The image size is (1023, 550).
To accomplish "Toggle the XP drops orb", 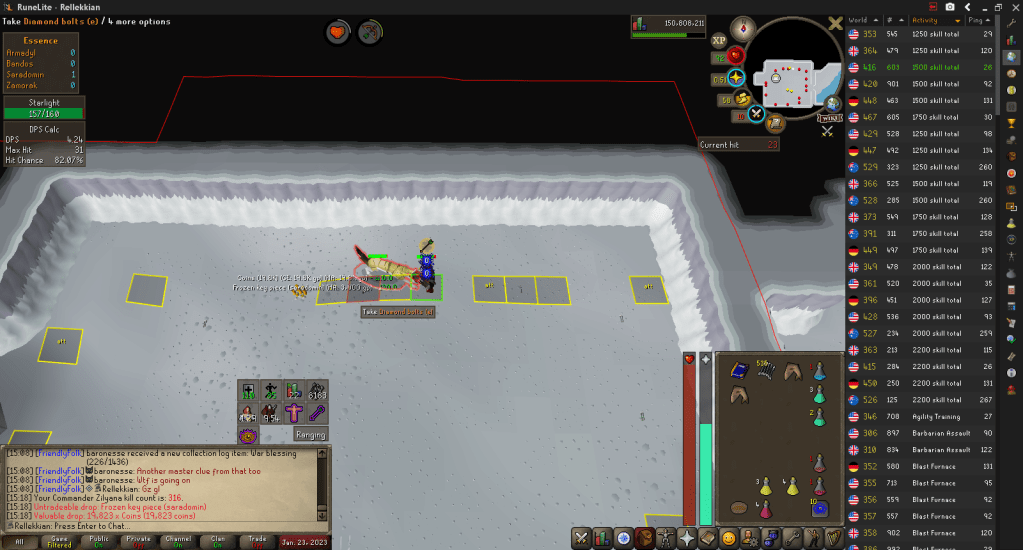I will point(719,41).
